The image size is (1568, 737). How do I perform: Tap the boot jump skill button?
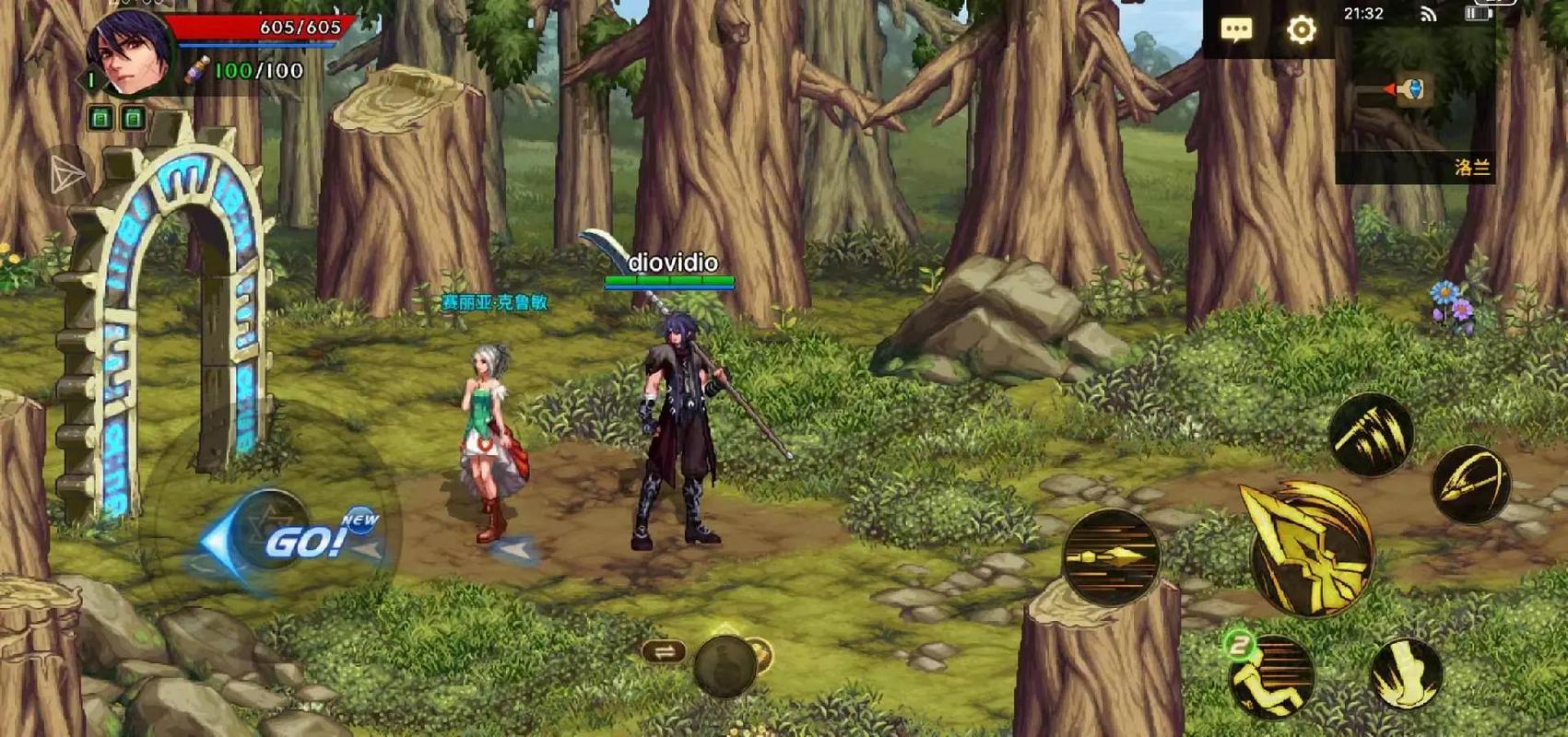pyautogui.click(x=1406, y=674)
